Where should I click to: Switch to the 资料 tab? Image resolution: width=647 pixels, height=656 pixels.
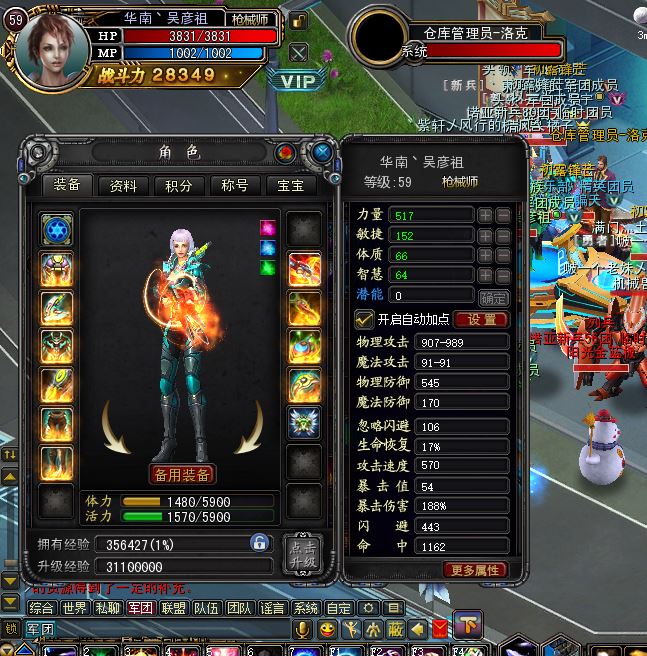tap(124, 186)
